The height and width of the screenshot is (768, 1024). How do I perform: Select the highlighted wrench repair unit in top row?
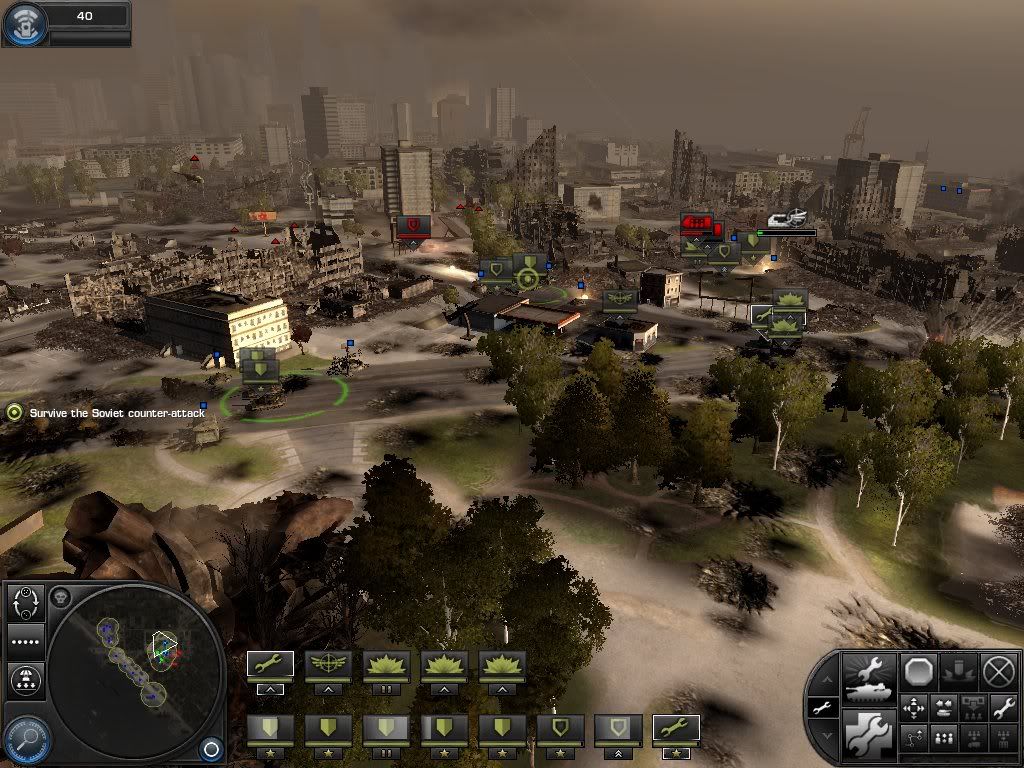(x=270, y=664)
